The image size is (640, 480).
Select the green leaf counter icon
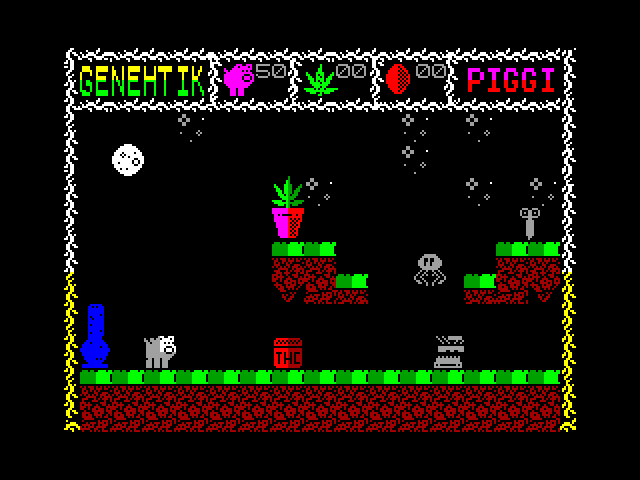pyautogui.click(x=320, y=79)
